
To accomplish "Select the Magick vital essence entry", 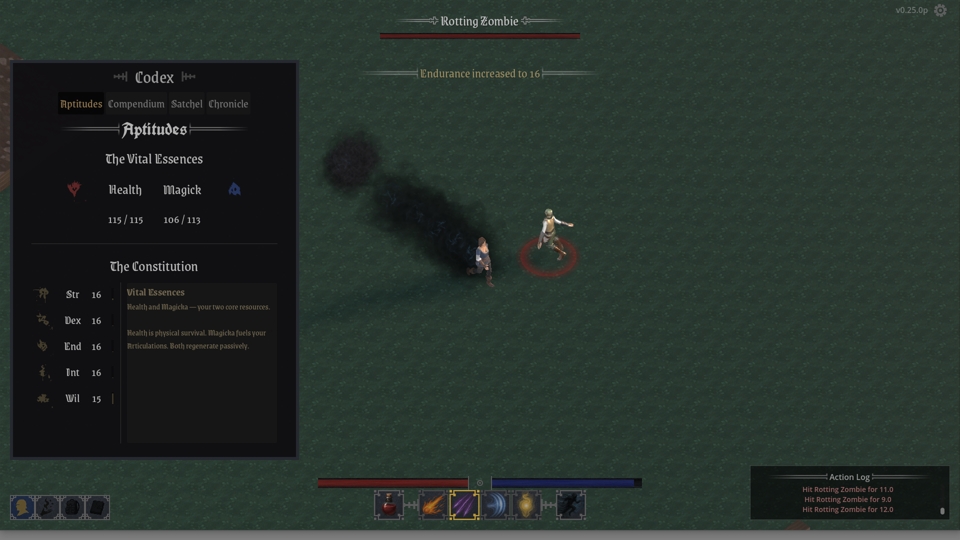I will [182, 190].
